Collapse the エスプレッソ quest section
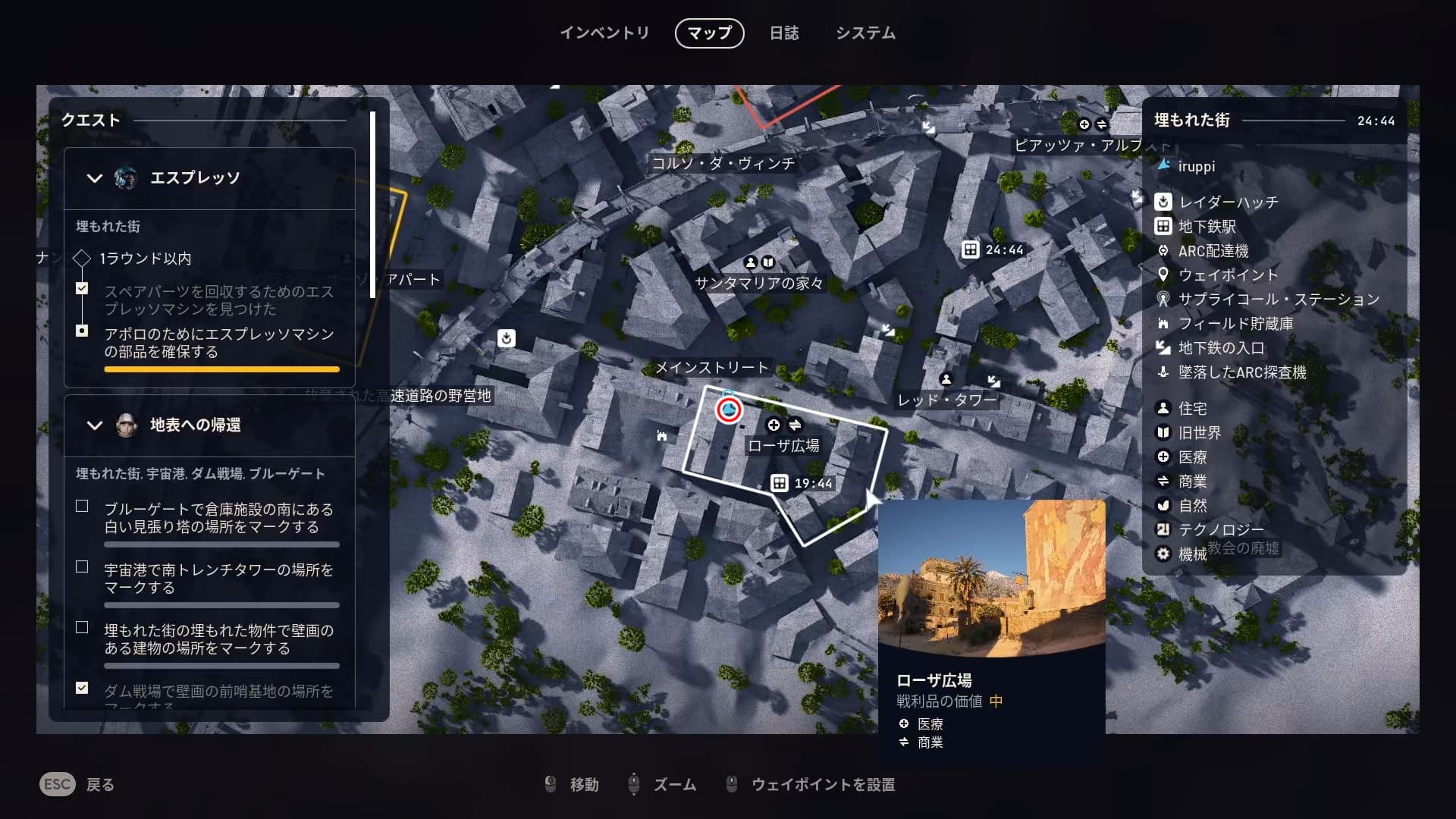Viewport: 1456px width, 819px height. [x=95, y=178]
